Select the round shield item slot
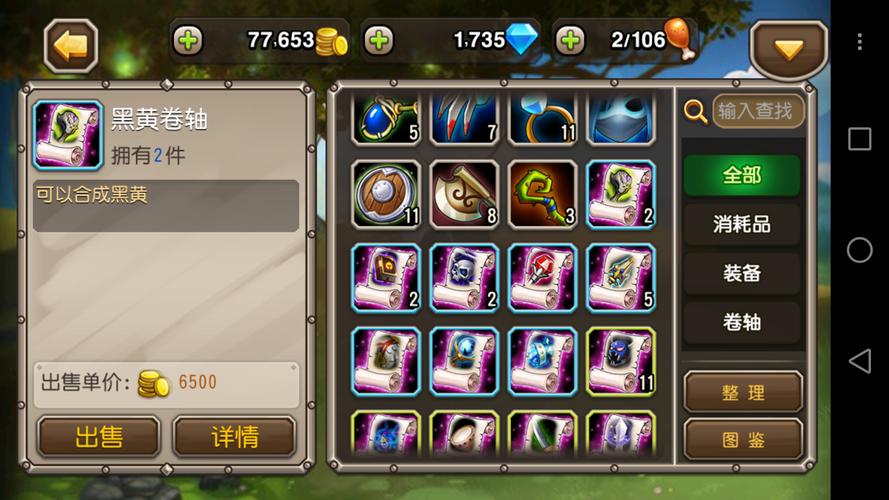This screenshot has width=889, height=500. click(386, 194)
